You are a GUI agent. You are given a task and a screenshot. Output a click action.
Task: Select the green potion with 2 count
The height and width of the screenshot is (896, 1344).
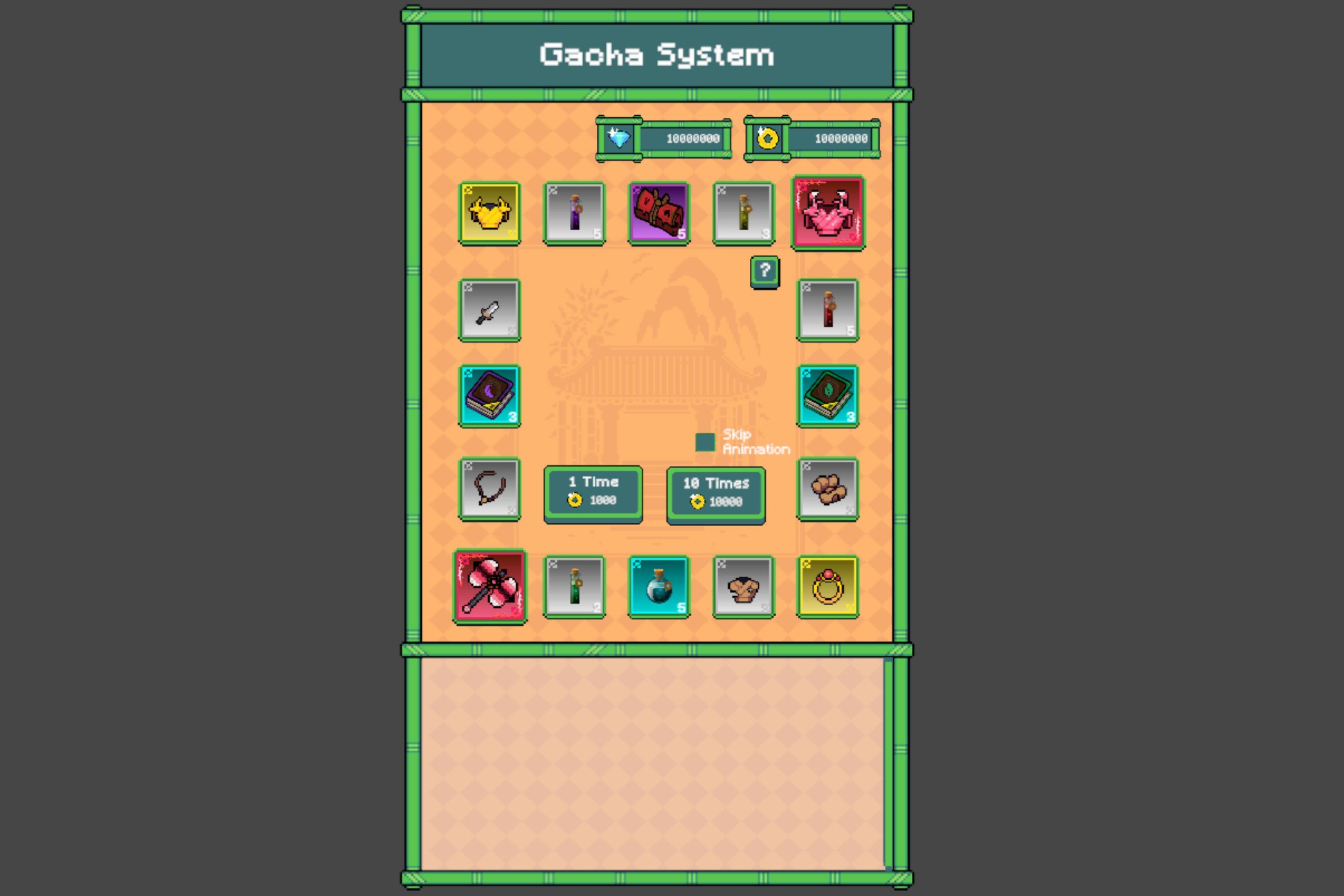click(x=574, y=586)
